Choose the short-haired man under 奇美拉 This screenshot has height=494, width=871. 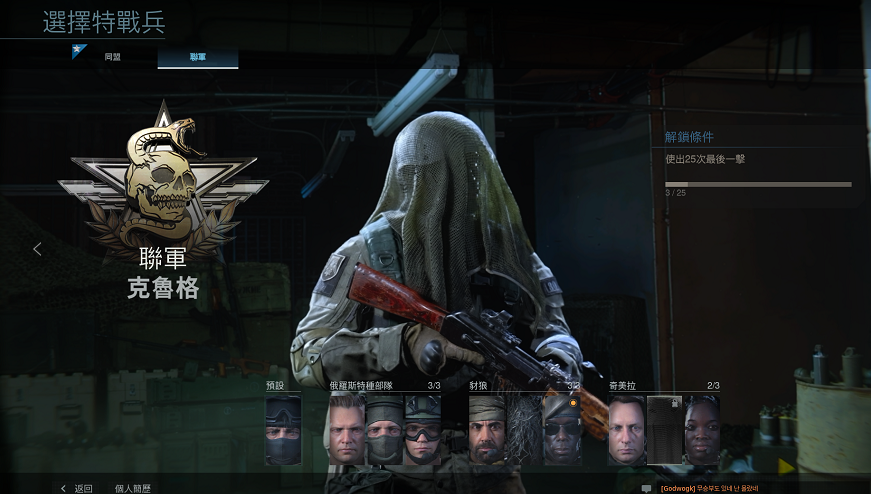click(626, 429)
